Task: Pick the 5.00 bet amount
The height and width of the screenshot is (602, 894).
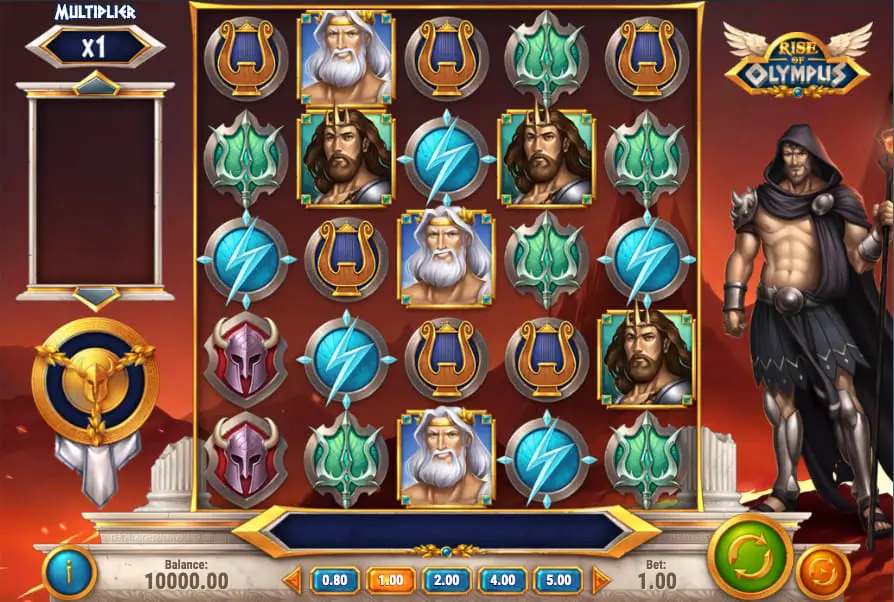Action: click(558, 580)
